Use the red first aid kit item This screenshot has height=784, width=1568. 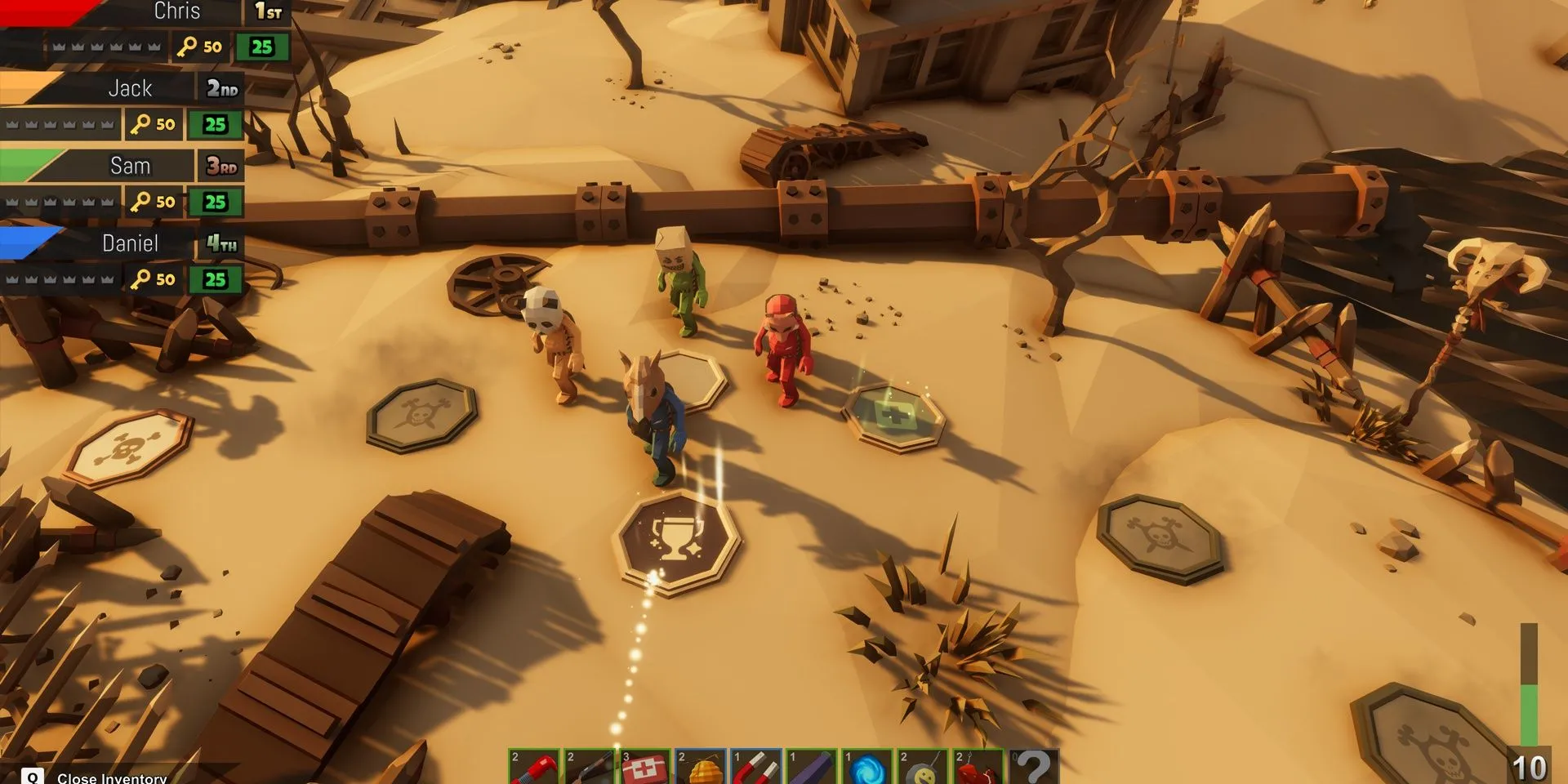[x=645, y=768]
